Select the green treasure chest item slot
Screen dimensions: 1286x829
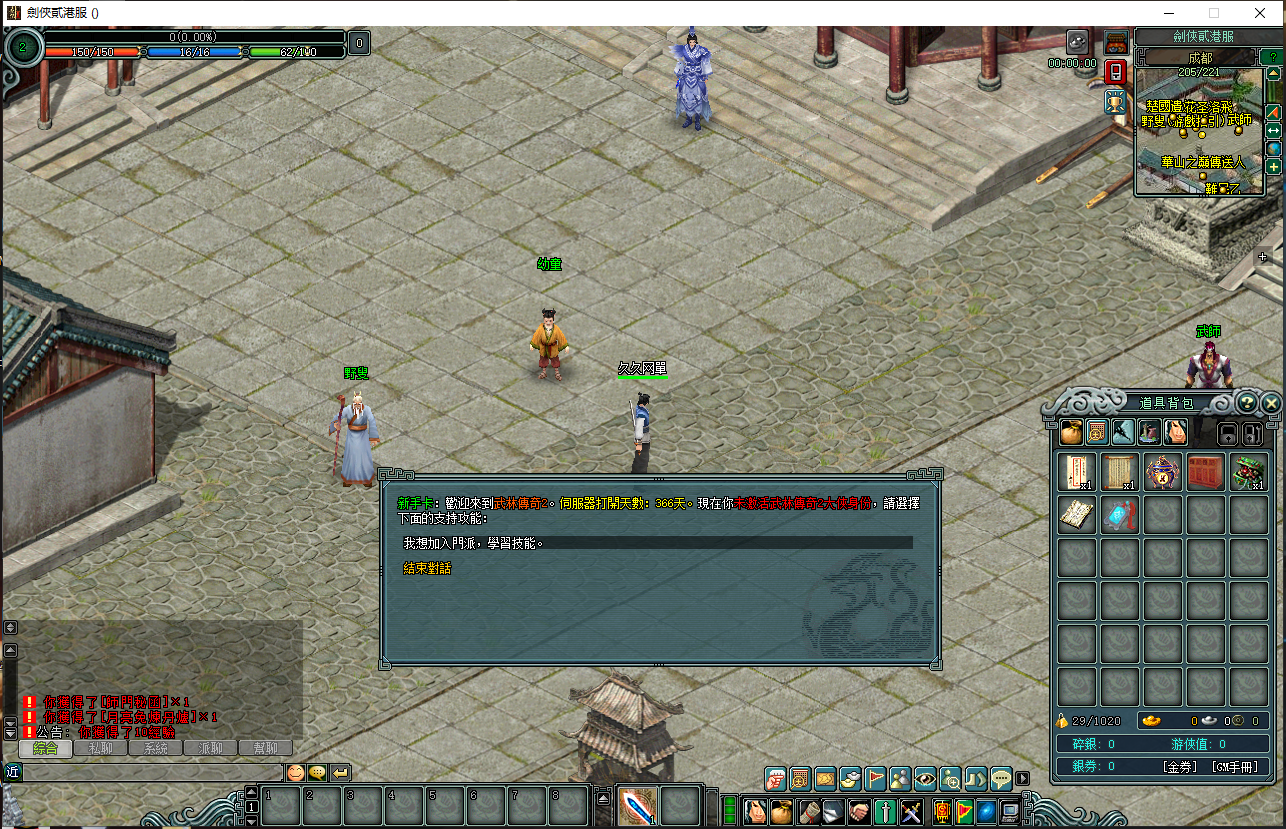click(x=1249, y=472)
